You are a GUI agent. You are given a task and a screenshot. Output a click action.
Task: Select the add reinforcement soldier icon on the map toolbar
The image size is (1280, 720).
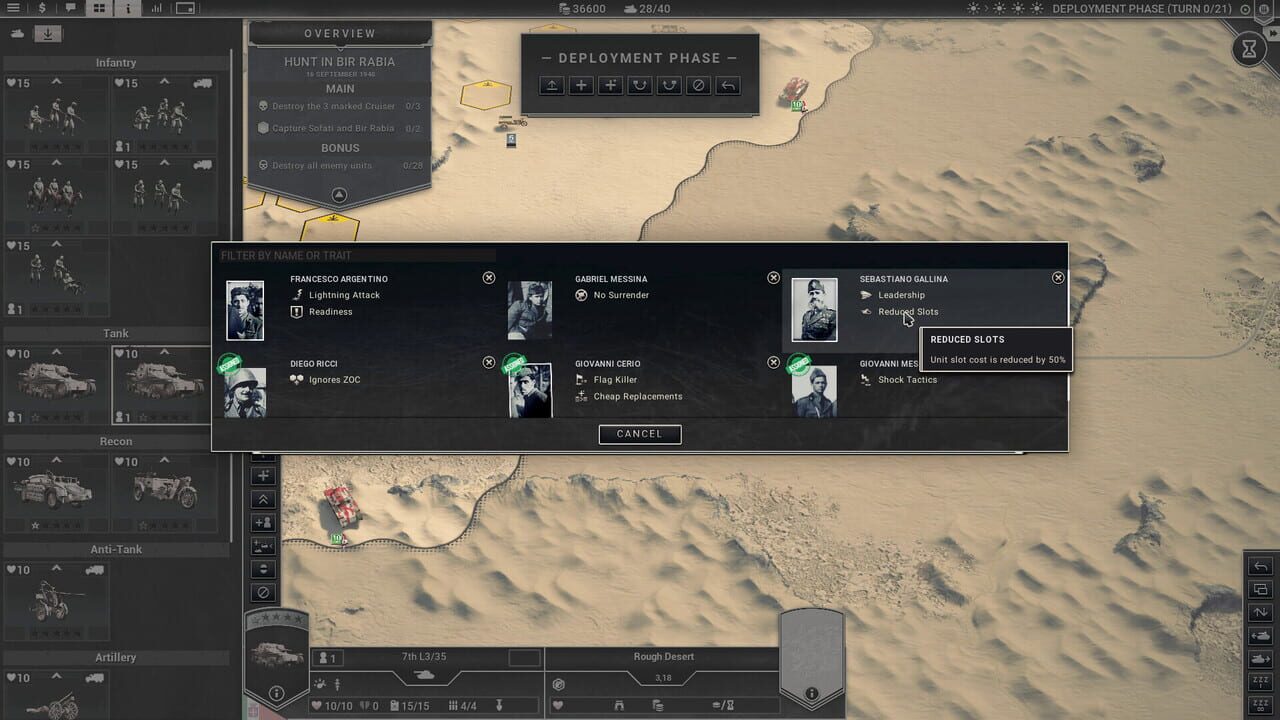pos(263,522)
